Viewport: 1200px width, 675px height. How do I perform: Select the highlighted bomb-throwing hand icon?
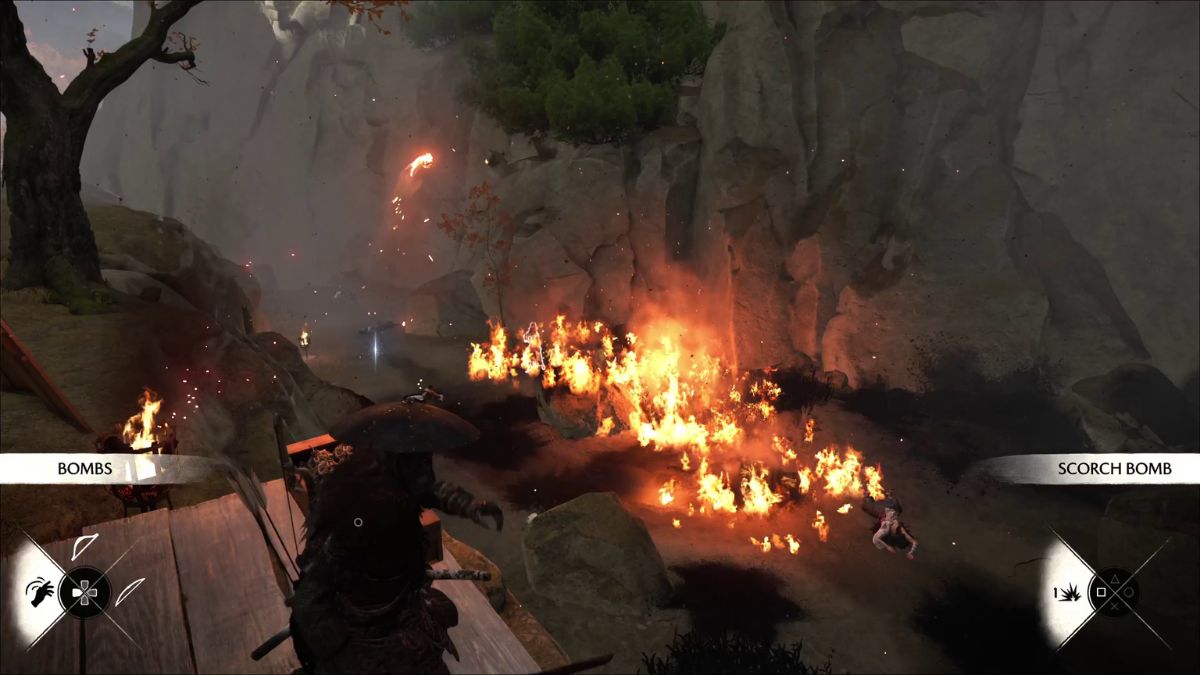click(x=39, y=591)
